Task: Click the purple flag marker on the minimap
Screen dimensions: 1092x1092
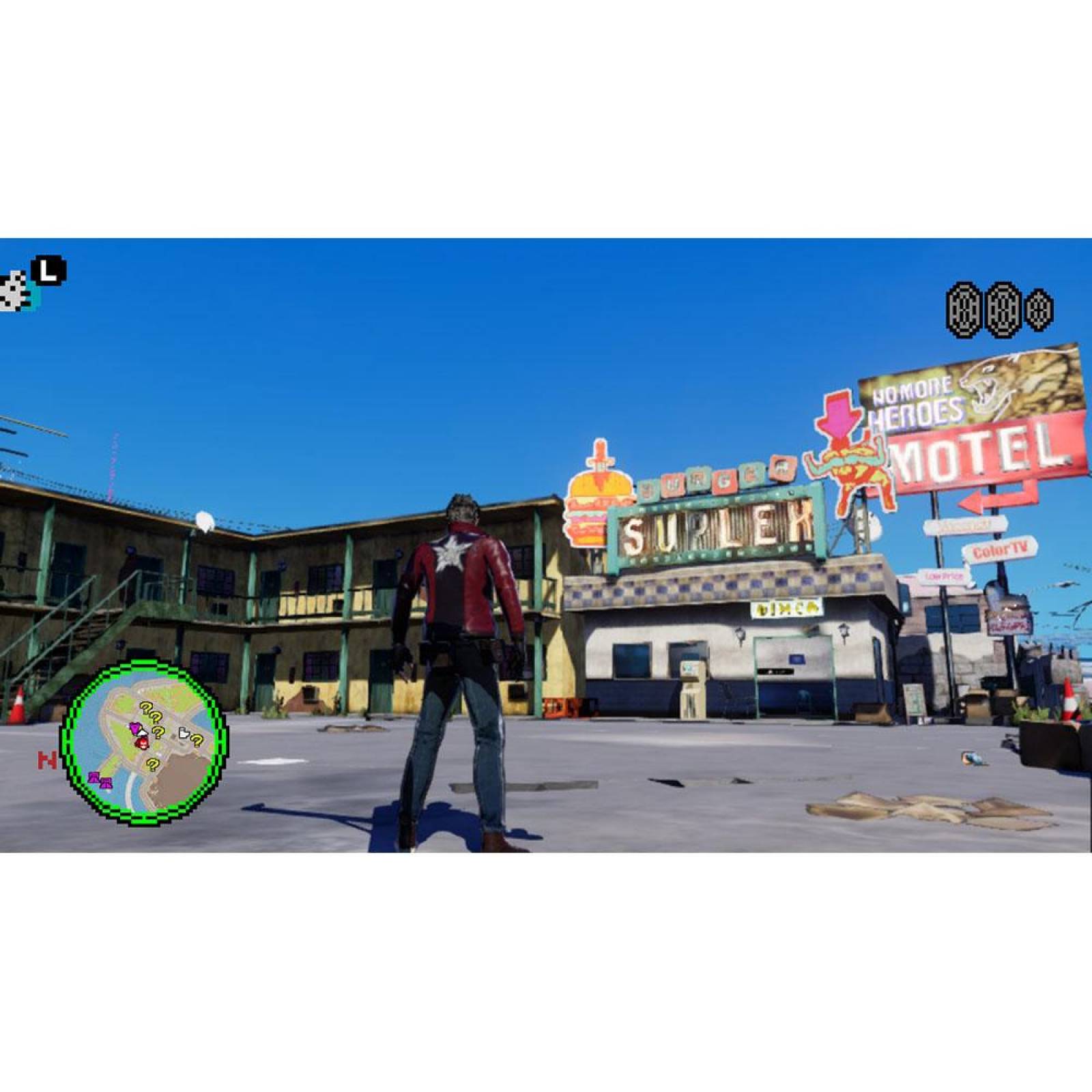Action: tap(134, 727)
